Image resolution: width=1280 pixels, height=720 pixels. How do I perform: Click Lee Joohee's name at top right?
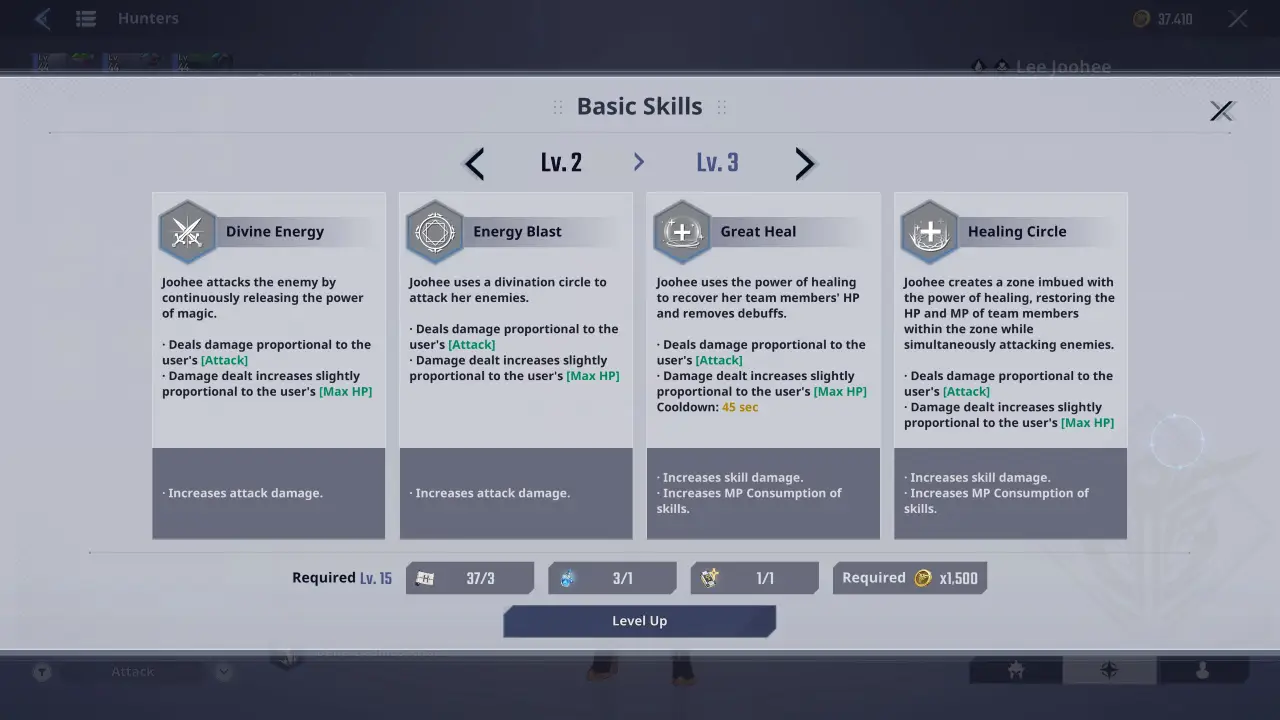coord(1063,66)
